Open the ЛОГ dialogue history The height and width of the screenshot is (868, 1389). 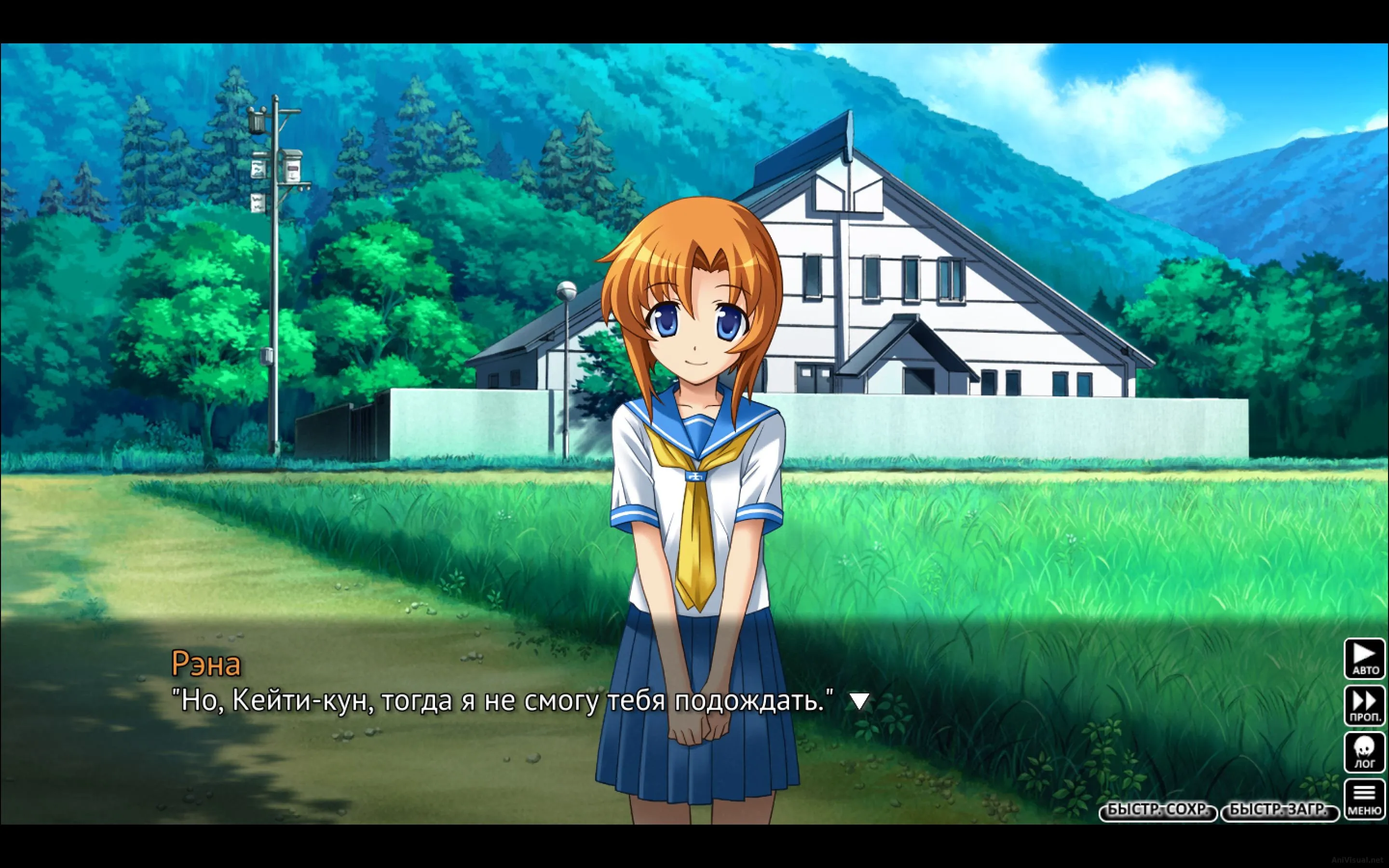(x=1364, y=753)
